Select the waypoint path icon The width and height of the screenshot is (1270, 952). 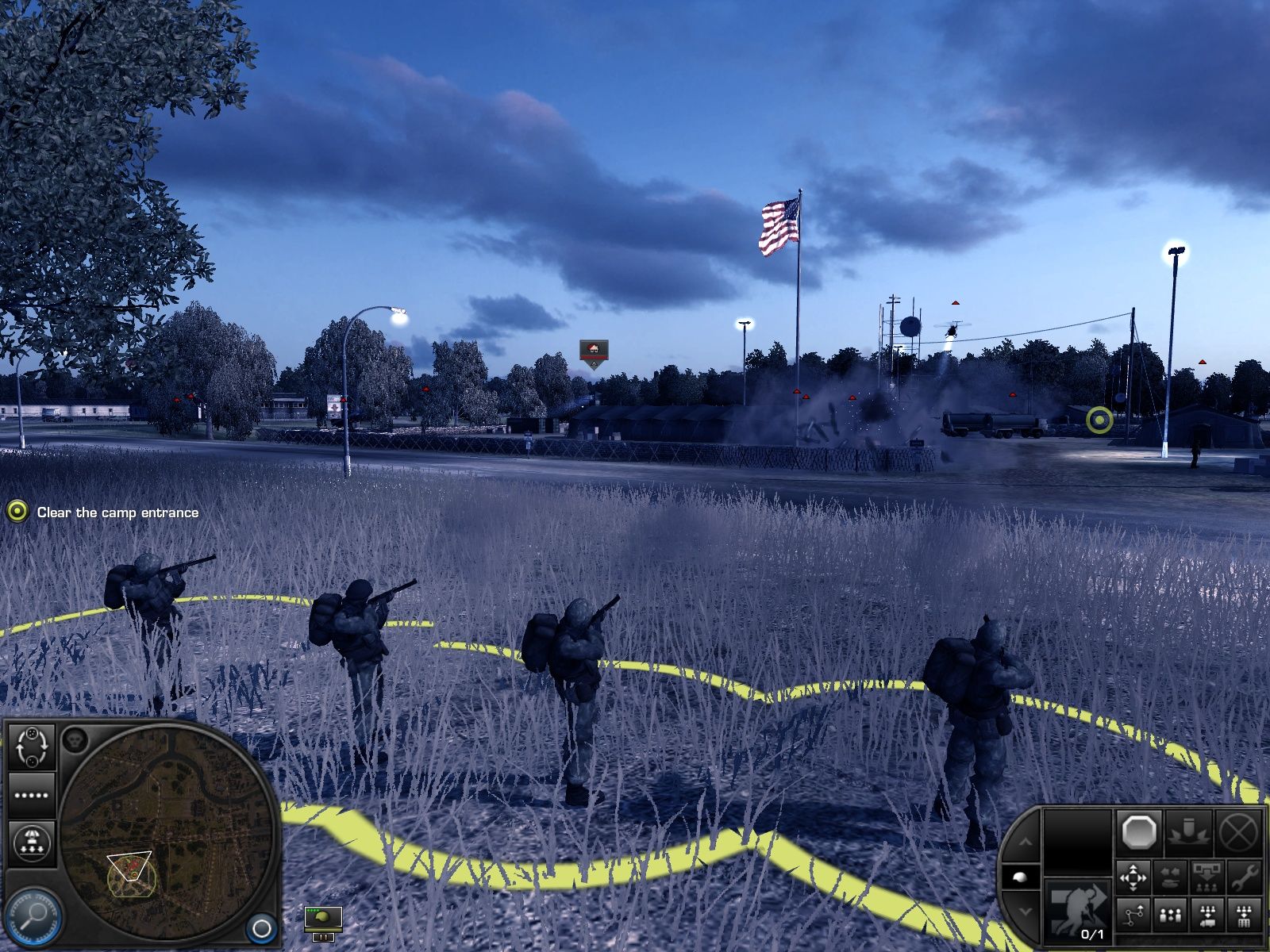[x=1133, y=915]
